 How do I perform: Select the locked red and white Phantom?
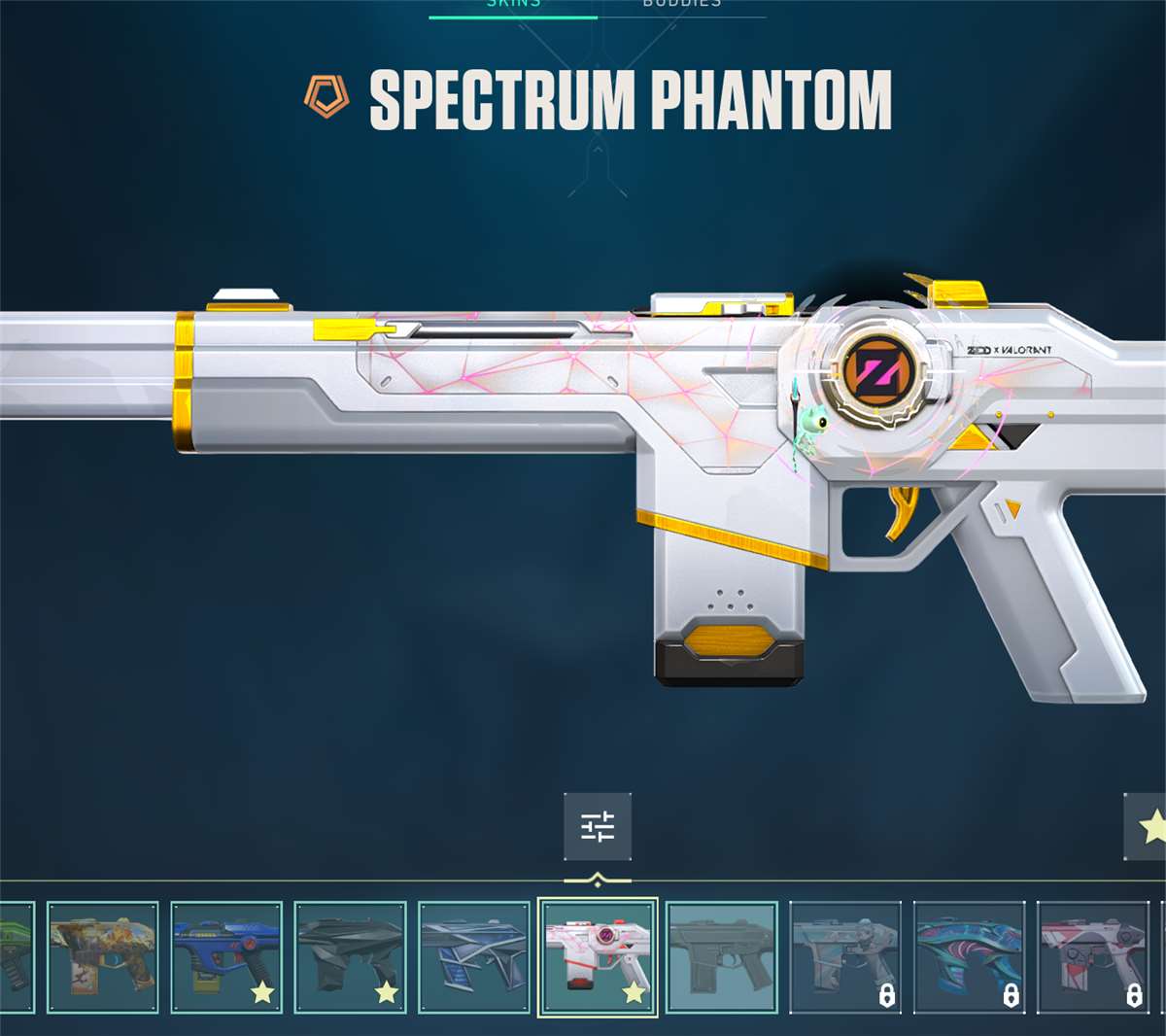pos(1093,956)
